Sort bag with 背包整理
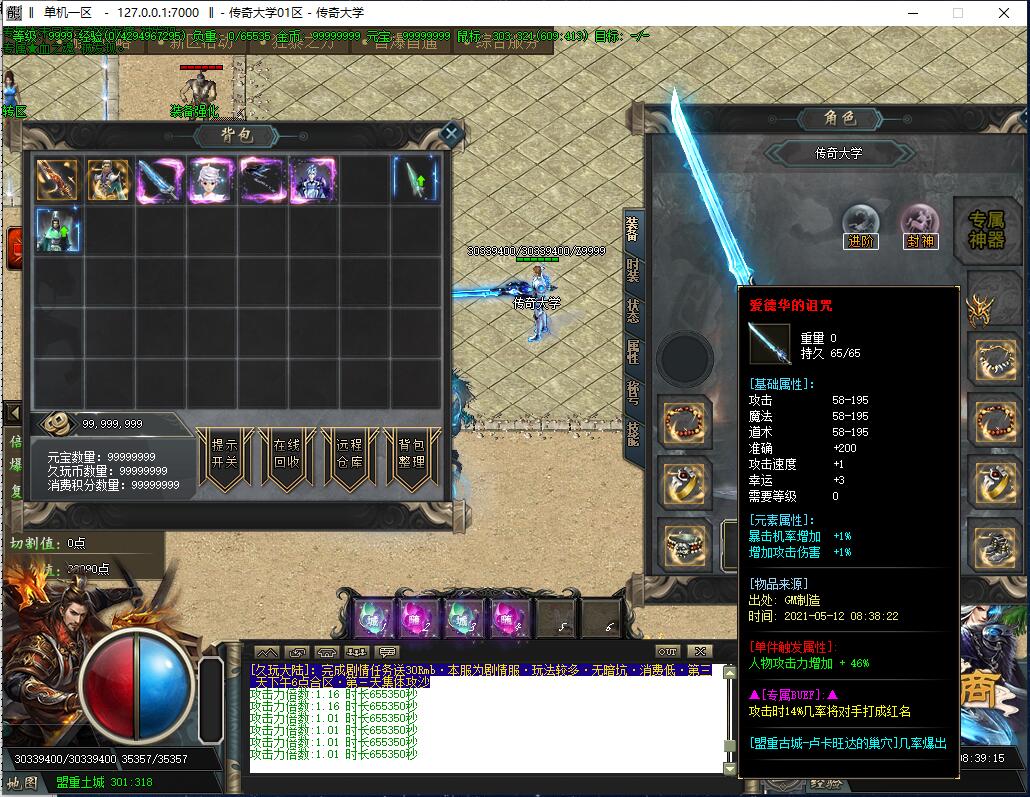 [x=411, y=454]
